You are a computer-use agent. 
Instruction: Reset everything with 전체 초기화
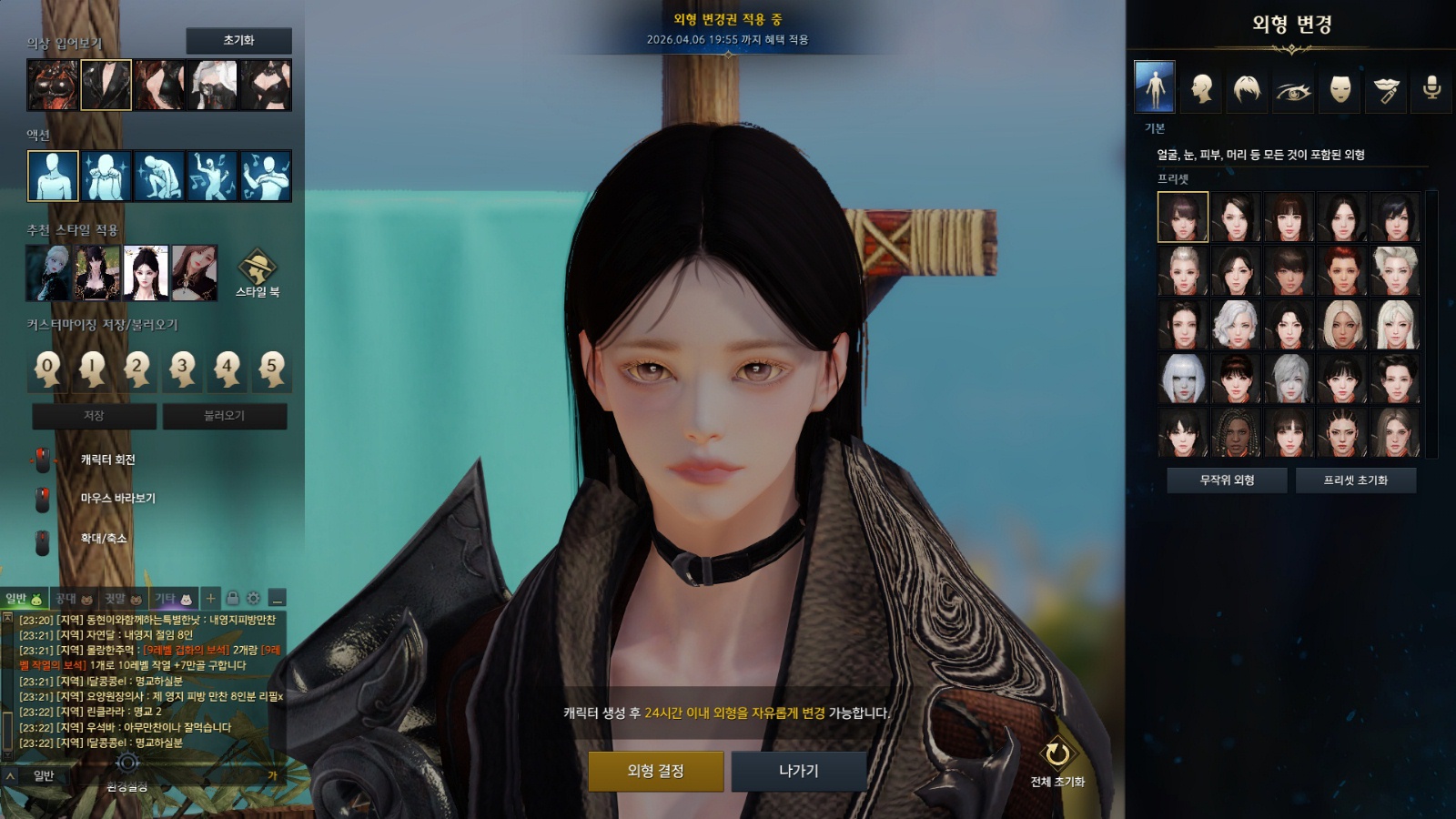coord(1057,761)
